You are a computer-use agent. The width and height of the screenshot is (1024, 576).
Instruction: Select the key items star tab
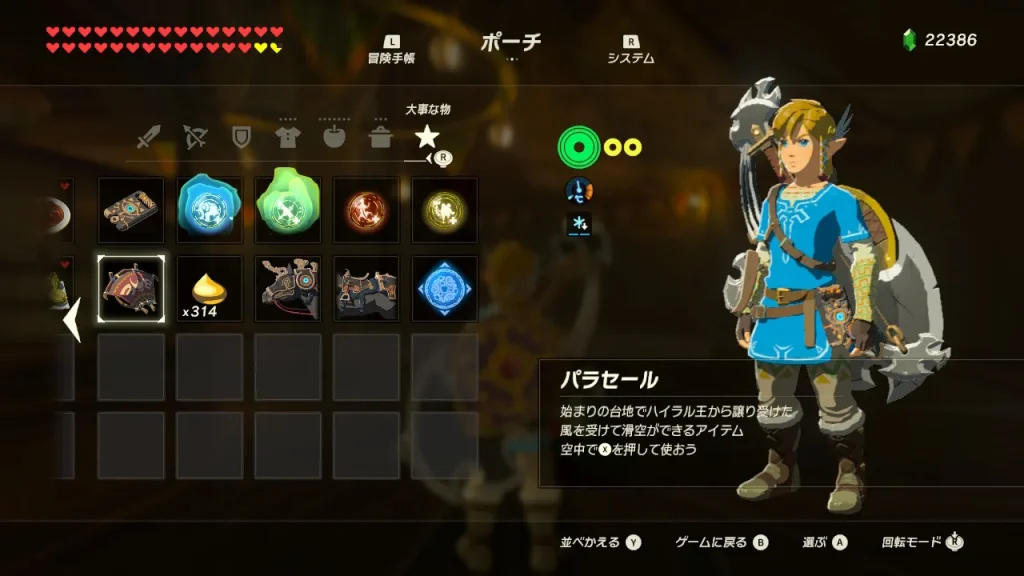[x=427, y=136]
